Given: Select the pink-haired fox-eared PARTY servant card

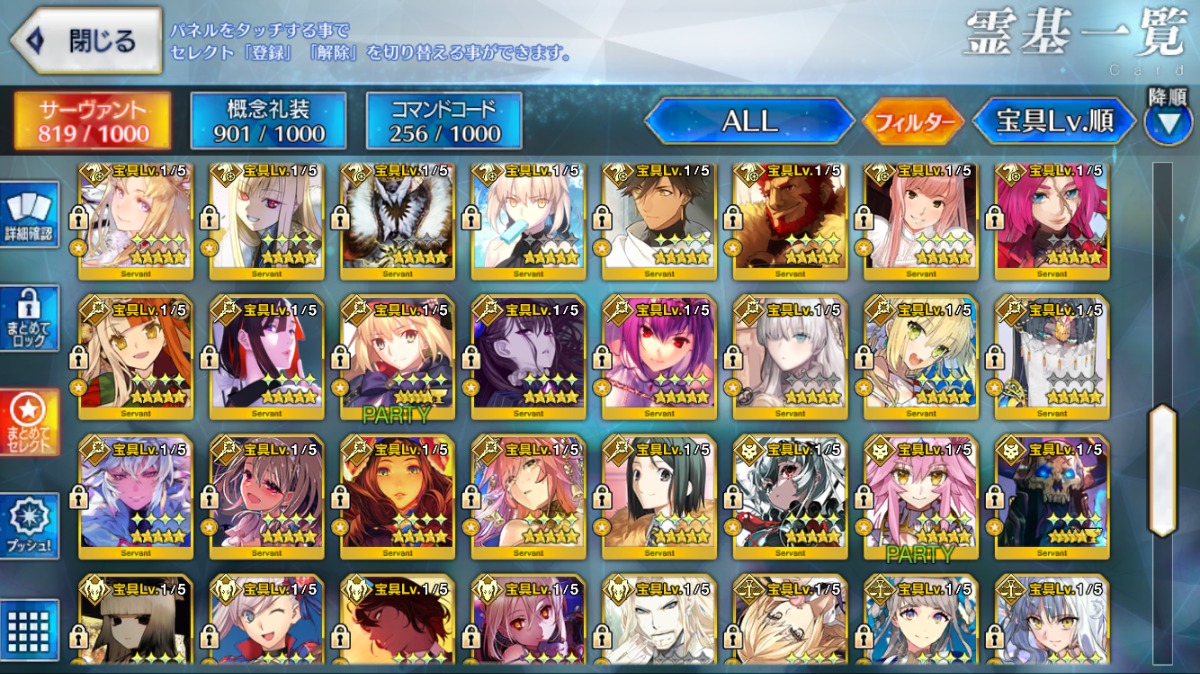Looking at the screenshot, I should [x=921, y=497].
